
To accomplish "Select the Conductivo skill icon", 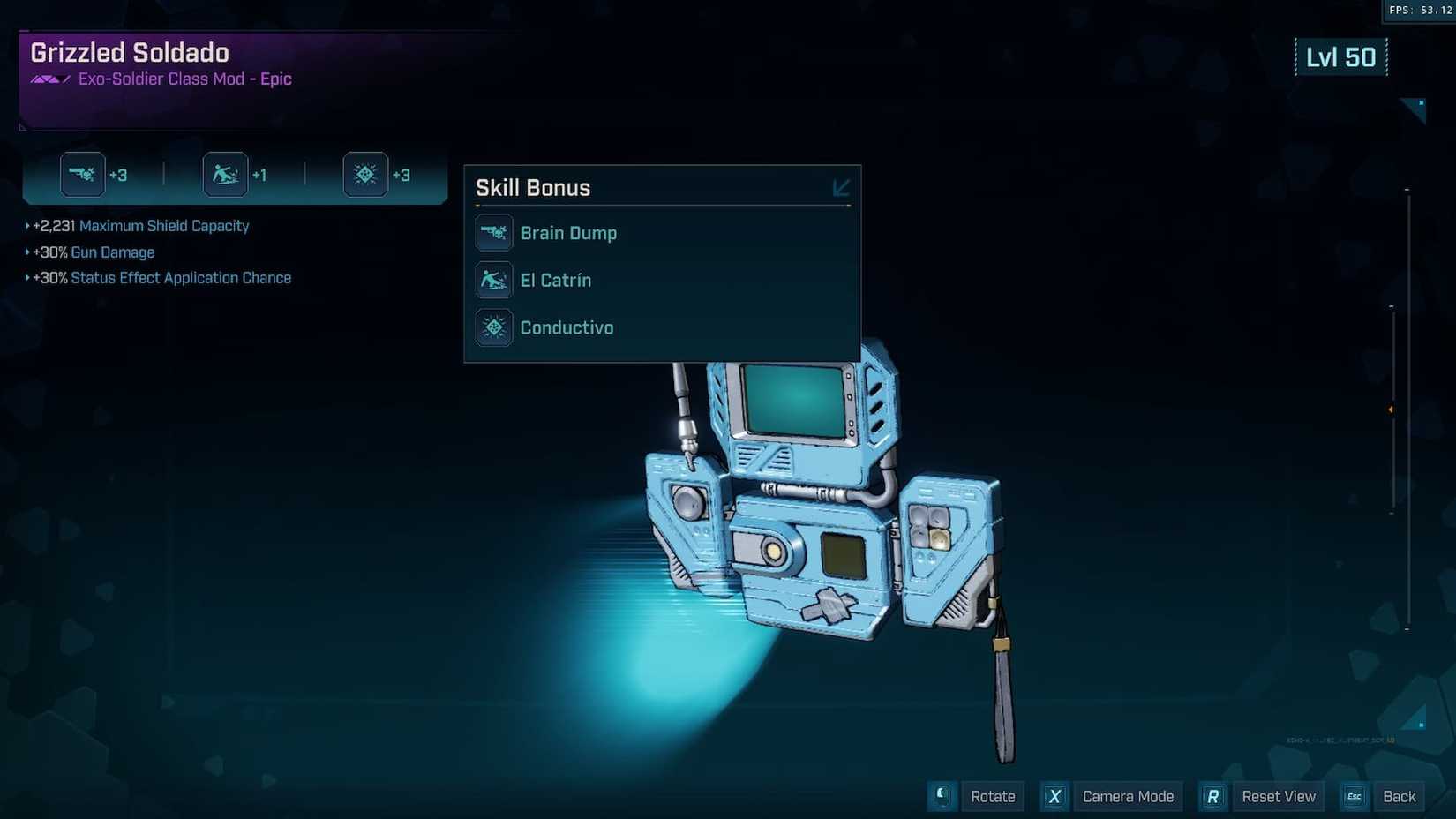I will click(494, 327).
